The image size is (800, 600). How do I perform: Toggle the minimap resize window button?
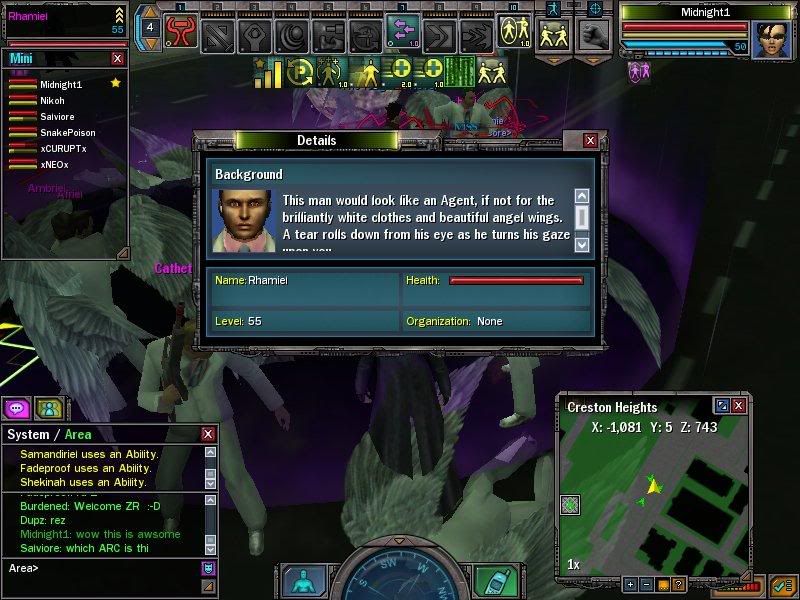tap(721, 405)
